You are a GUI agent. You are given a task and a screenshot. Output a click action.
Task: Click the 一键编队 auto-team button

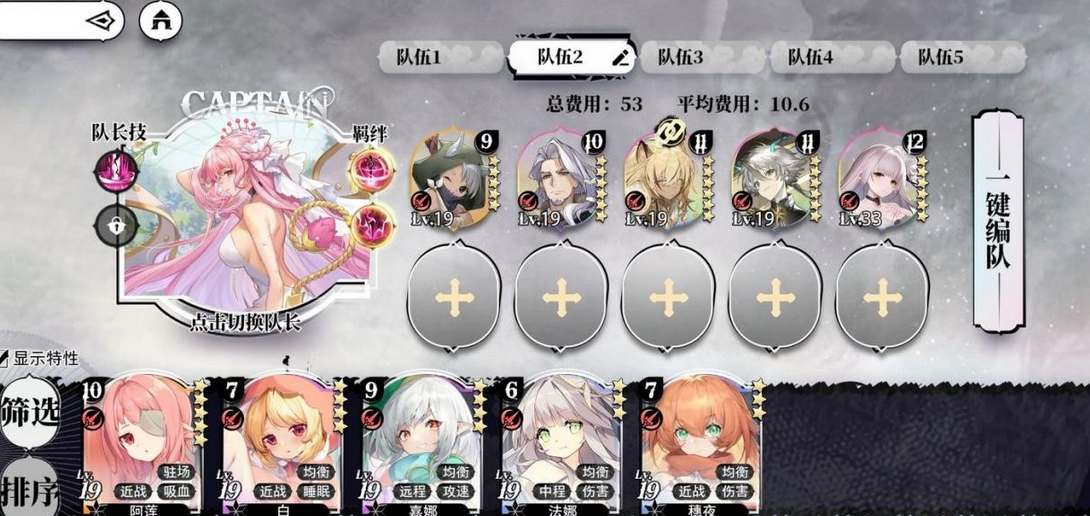(x=998, y=220)
